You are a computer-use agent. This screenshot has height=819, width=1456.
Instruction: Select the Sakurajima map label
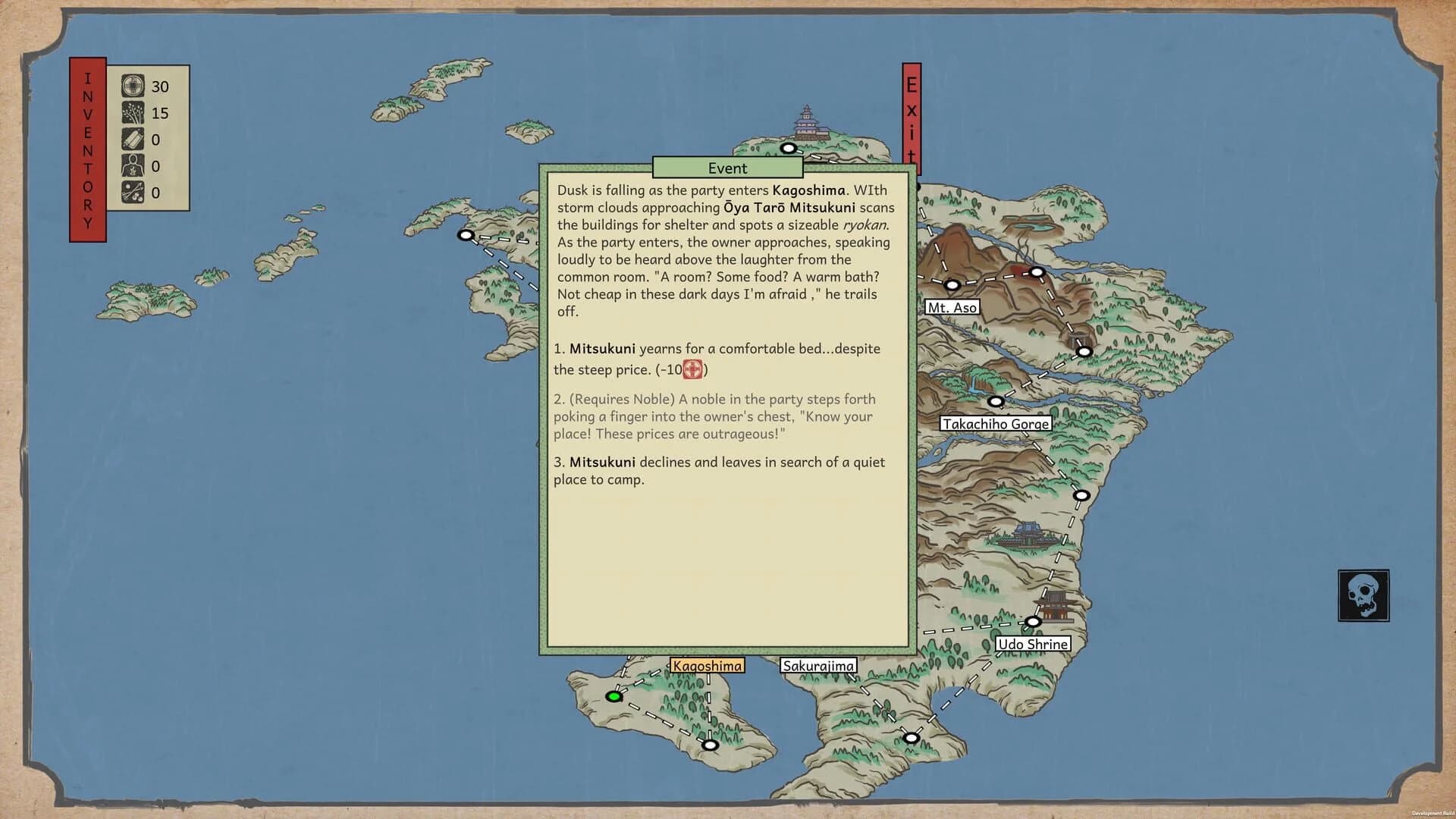[x=817, y=664]
